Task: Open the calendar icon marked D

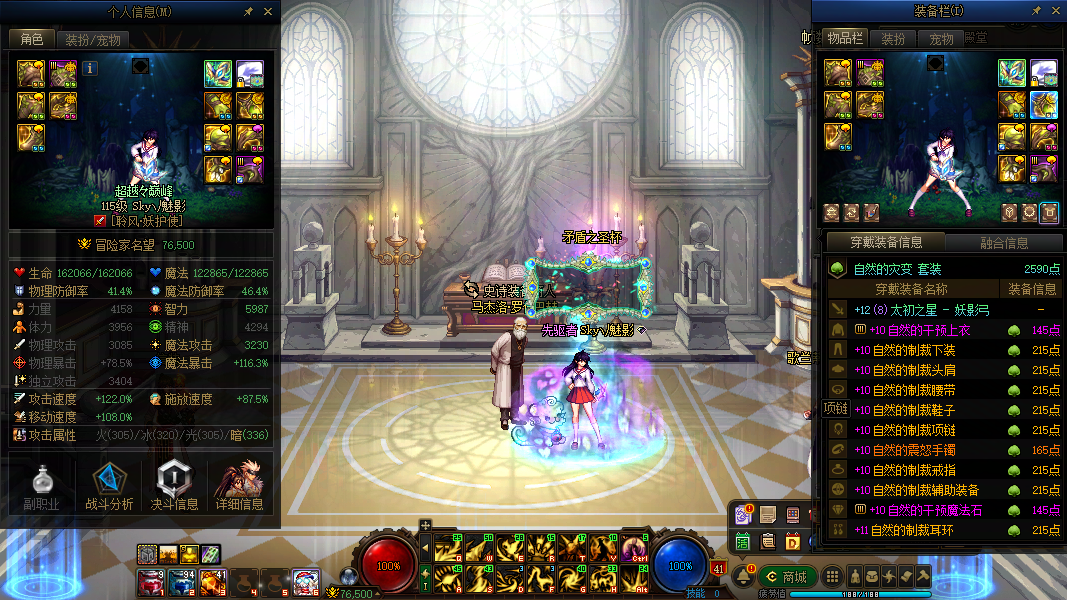Action: [792, 541]
